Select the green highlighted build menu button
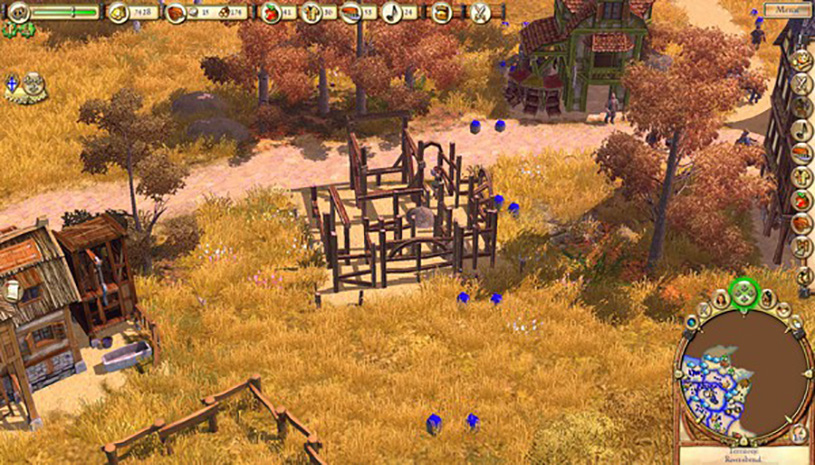This screenshot has height=465, width=815. (x=743, y=293)
